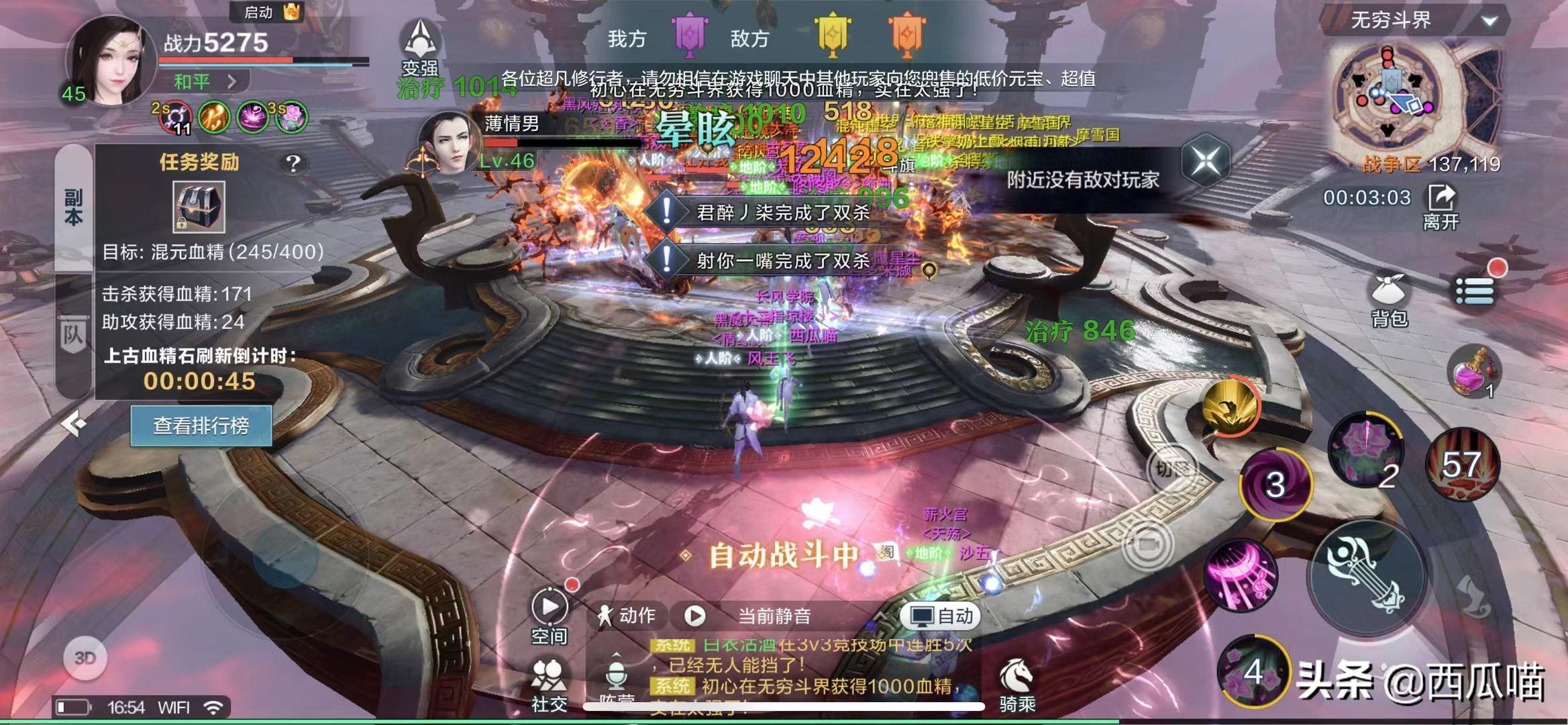Toggle the 自动 auto-battle button
1568x725 pixels.
click(941, 616)
